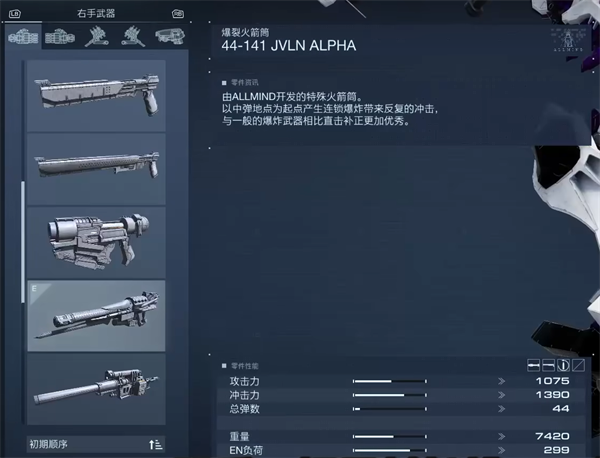Open the right back unit tab
This screenshot has height=458, width=600.
click(x=97, y=36)
